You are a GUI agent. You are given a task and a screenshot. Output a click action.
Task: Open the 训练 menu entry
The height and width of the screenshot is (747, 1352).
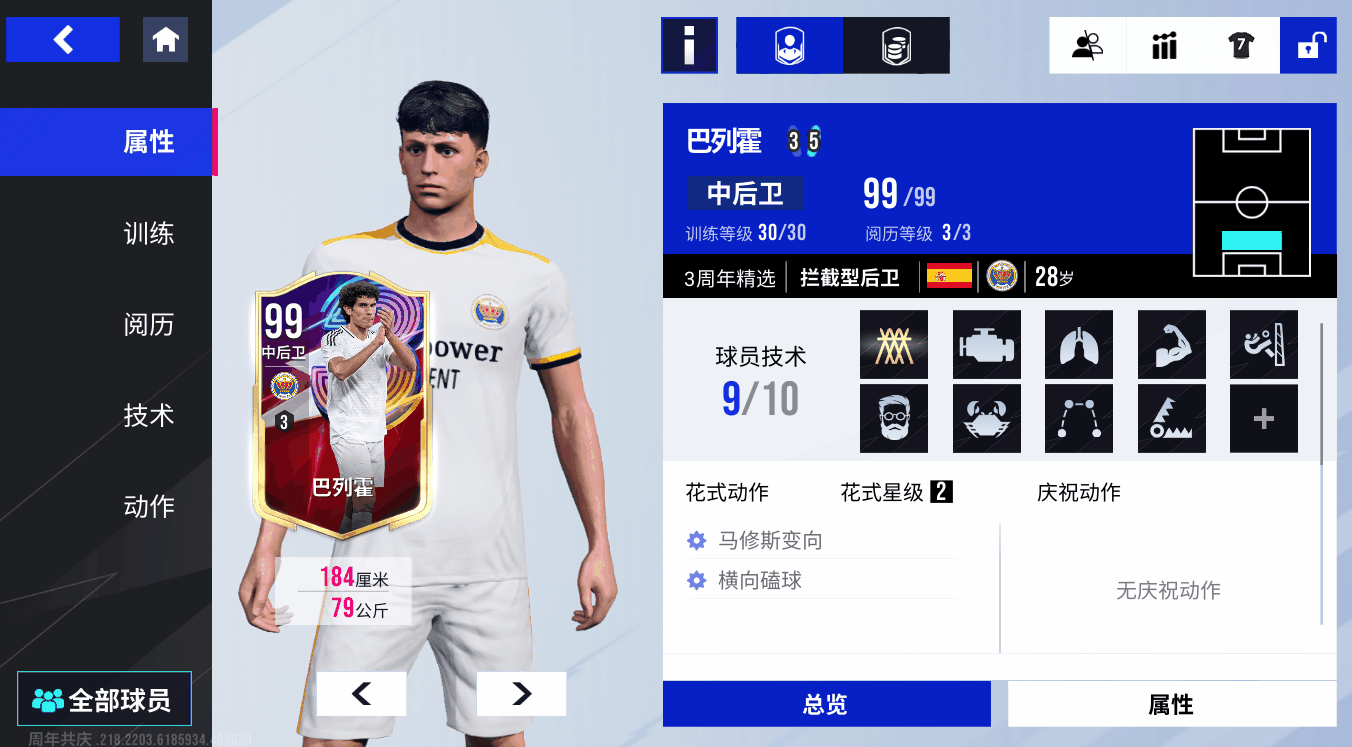point(148,234)
